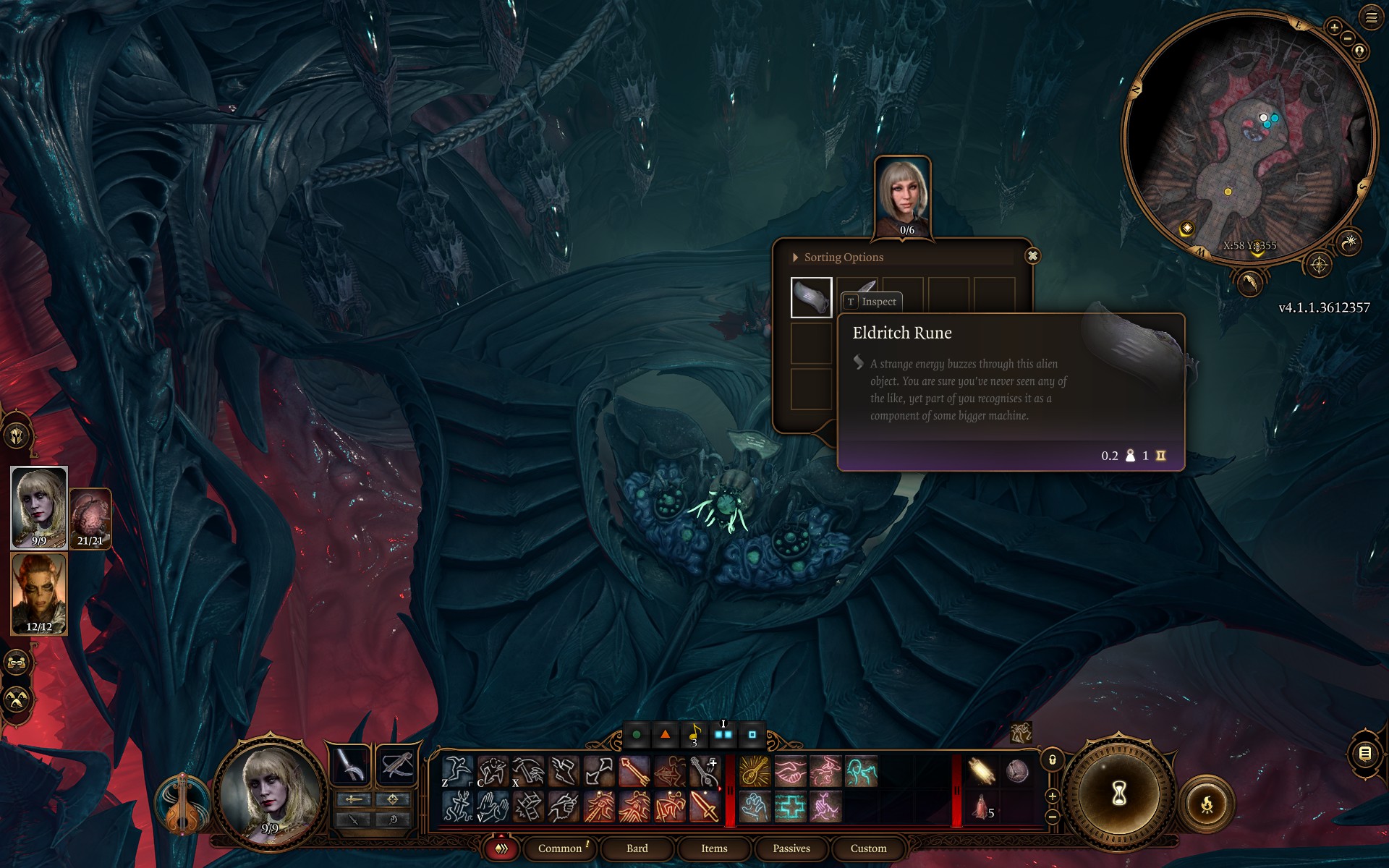1389x868 pixels.
Task: Close the container loot window
Action: click(1032, 256)
